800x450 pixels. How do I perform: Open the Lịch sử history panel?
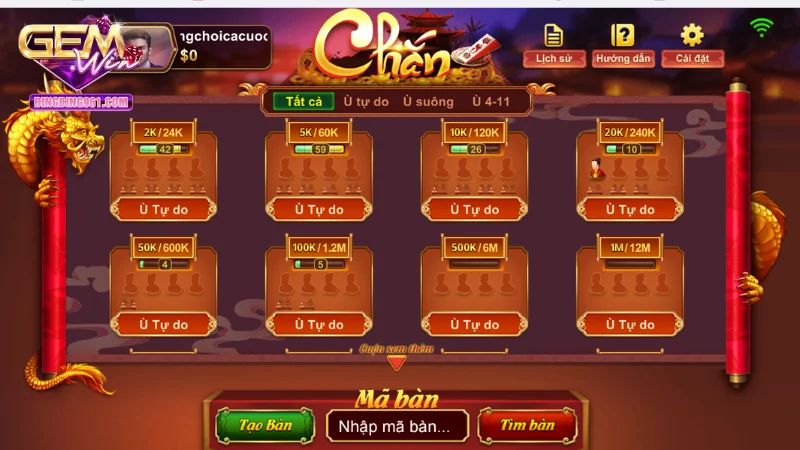(x=554, y=43)
